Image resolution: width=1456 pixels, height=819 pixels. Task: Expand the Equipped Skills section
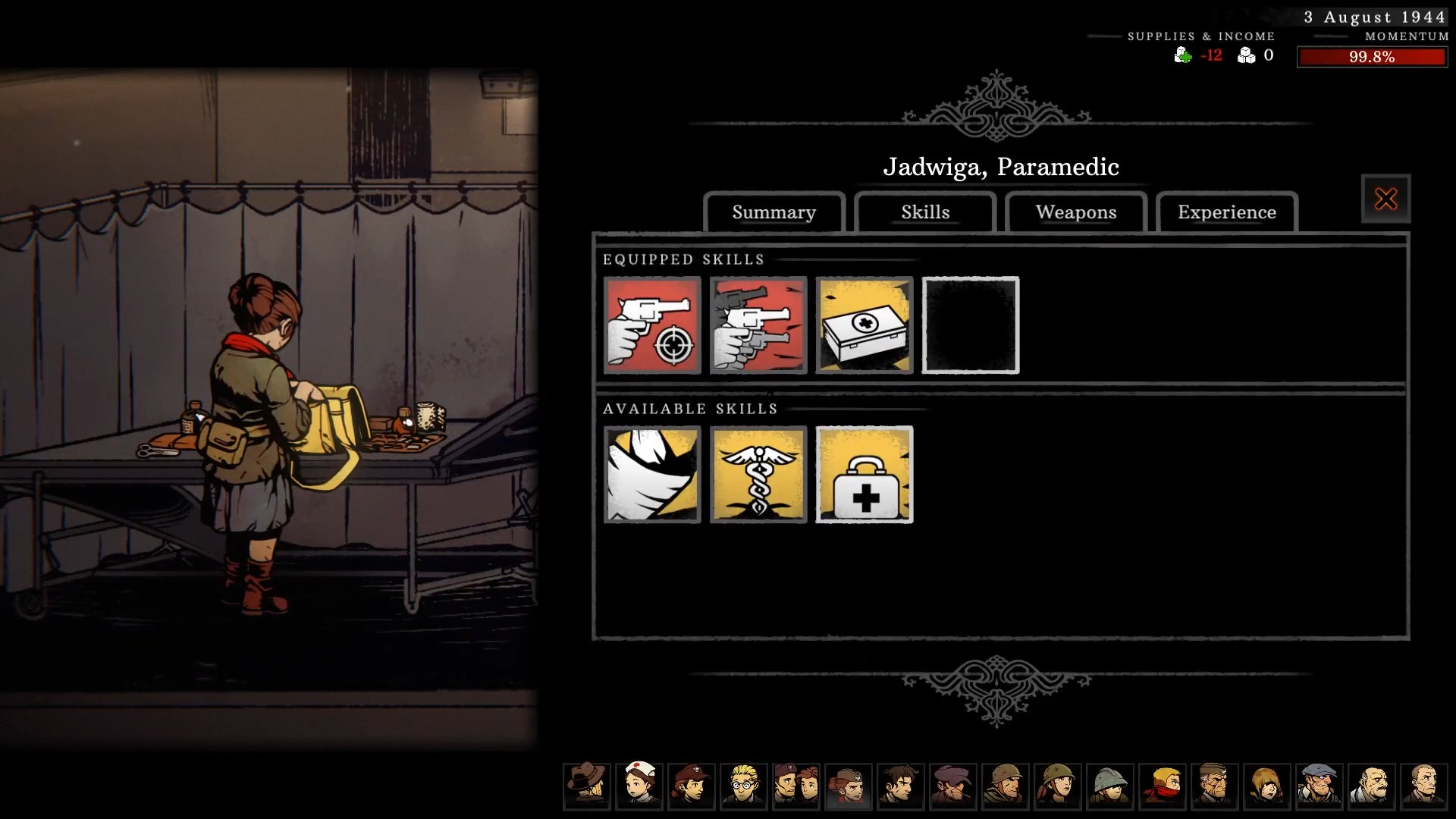click(682, 259)
